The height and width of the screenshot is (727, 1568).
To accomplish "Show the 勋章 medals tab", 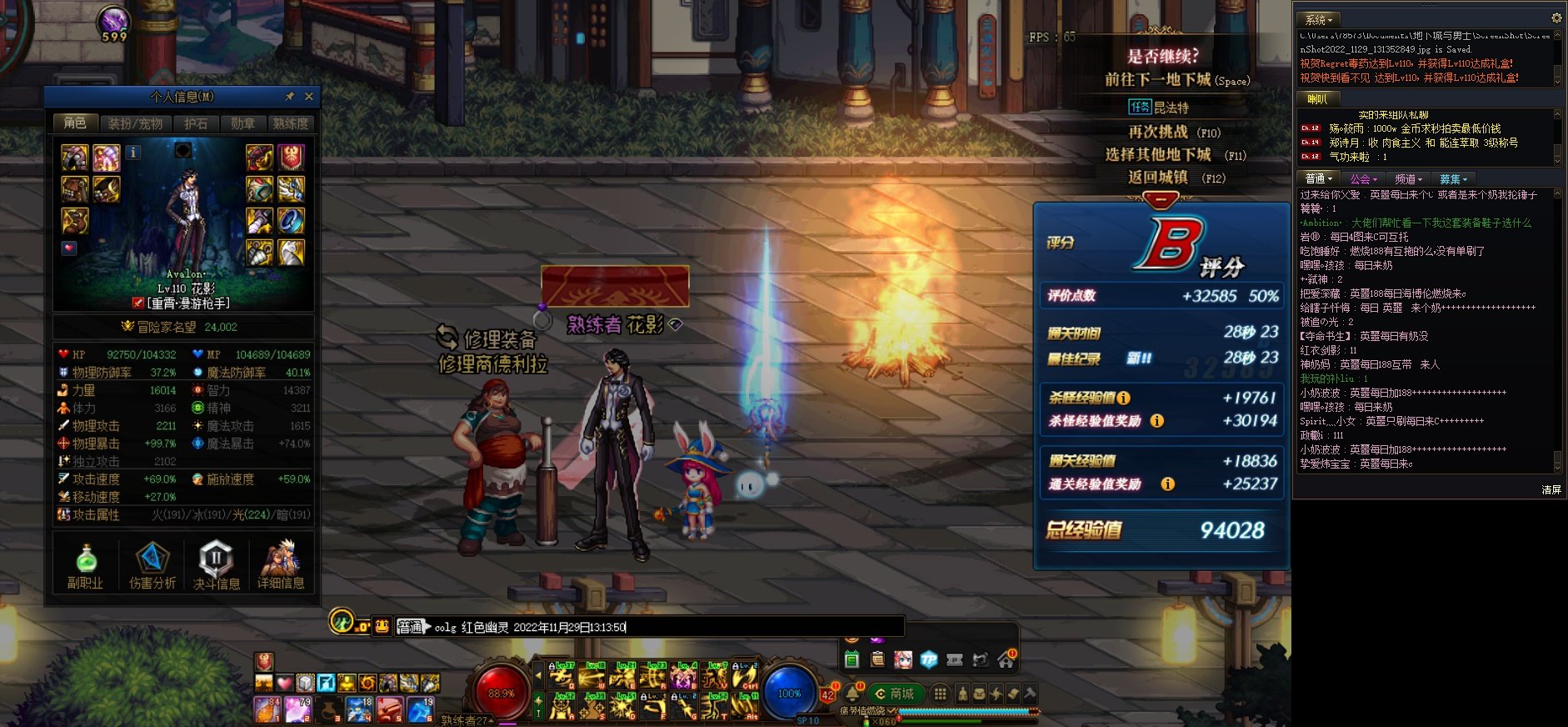I will coord(242,123).
